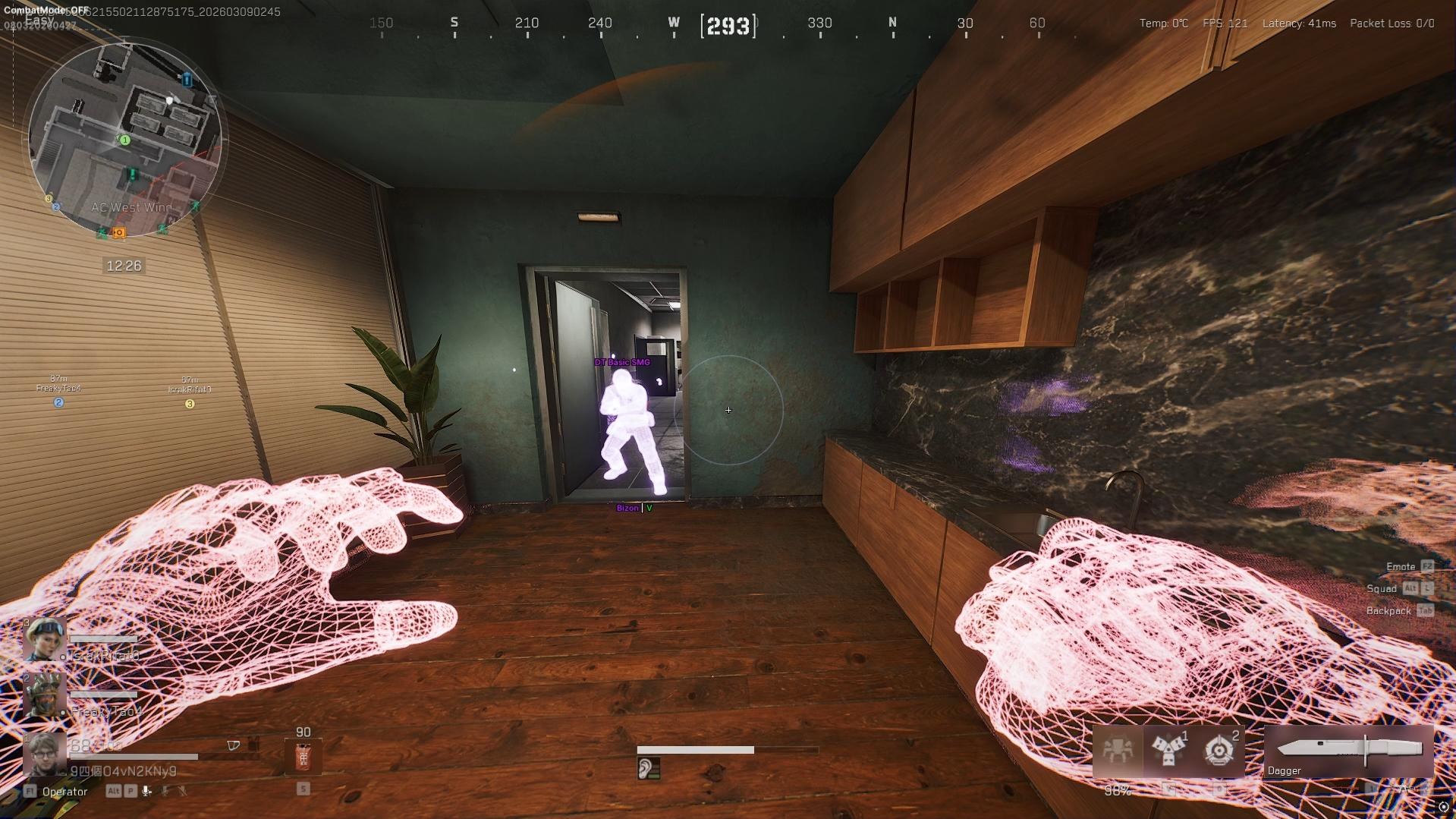Click FreakyTao4's helmeted squad portrait
1456x819 pixels.
coord(44,694)
